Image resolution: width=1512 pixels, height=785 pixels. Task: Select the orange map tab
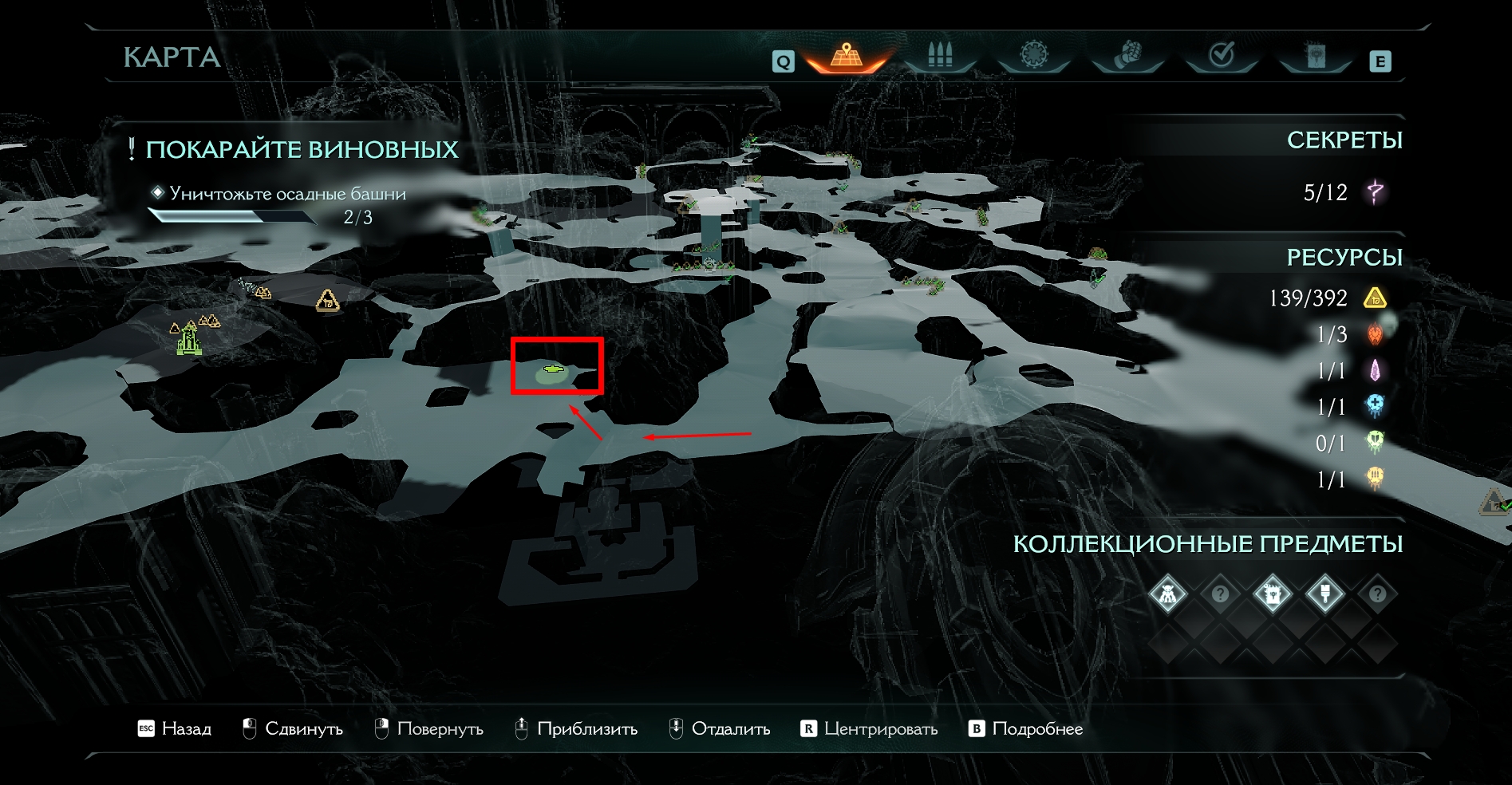click(847, 56)
